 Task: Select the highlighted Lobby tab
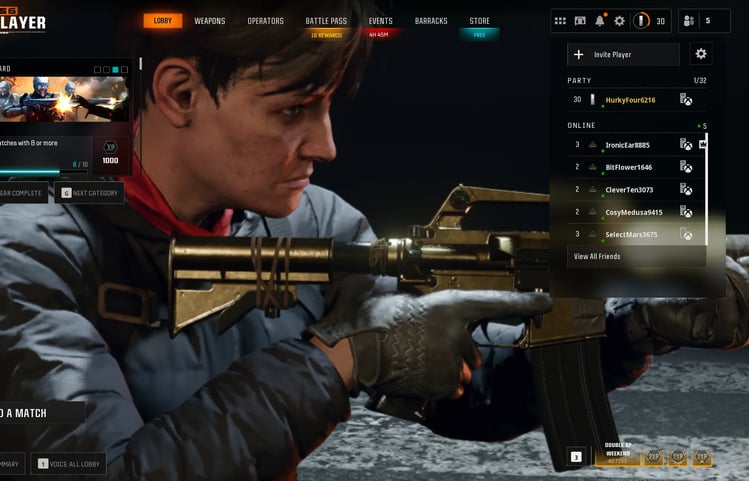(x=163, y=21)
